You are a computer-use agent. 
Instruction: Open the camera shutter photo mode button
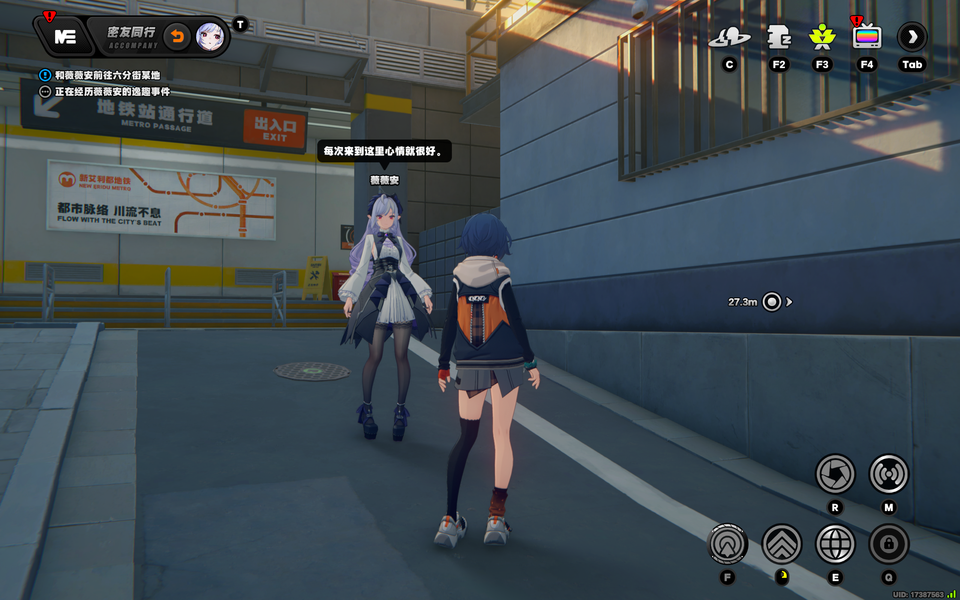pyautogui.click(x=835, y=473)
